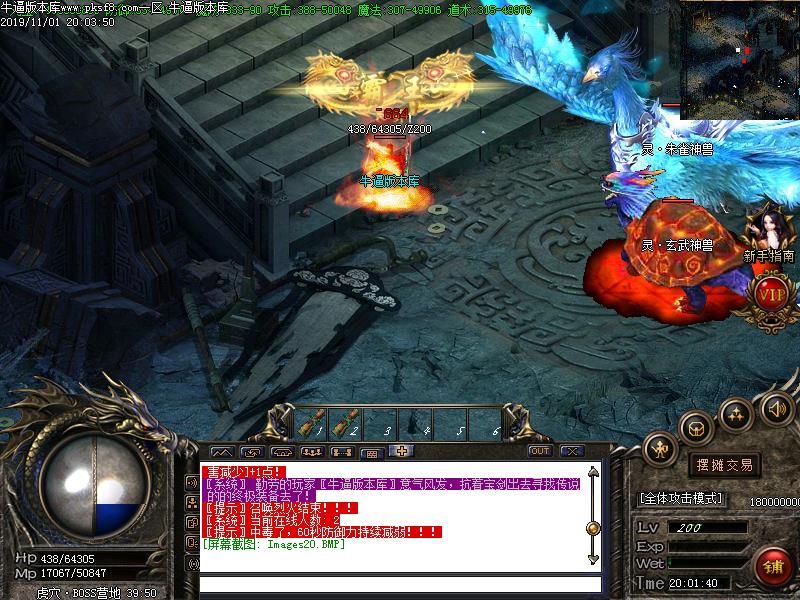Open the skills icon with three stars
The height and width of the screenshot is (600, 800).
click(x=737, y=415)
